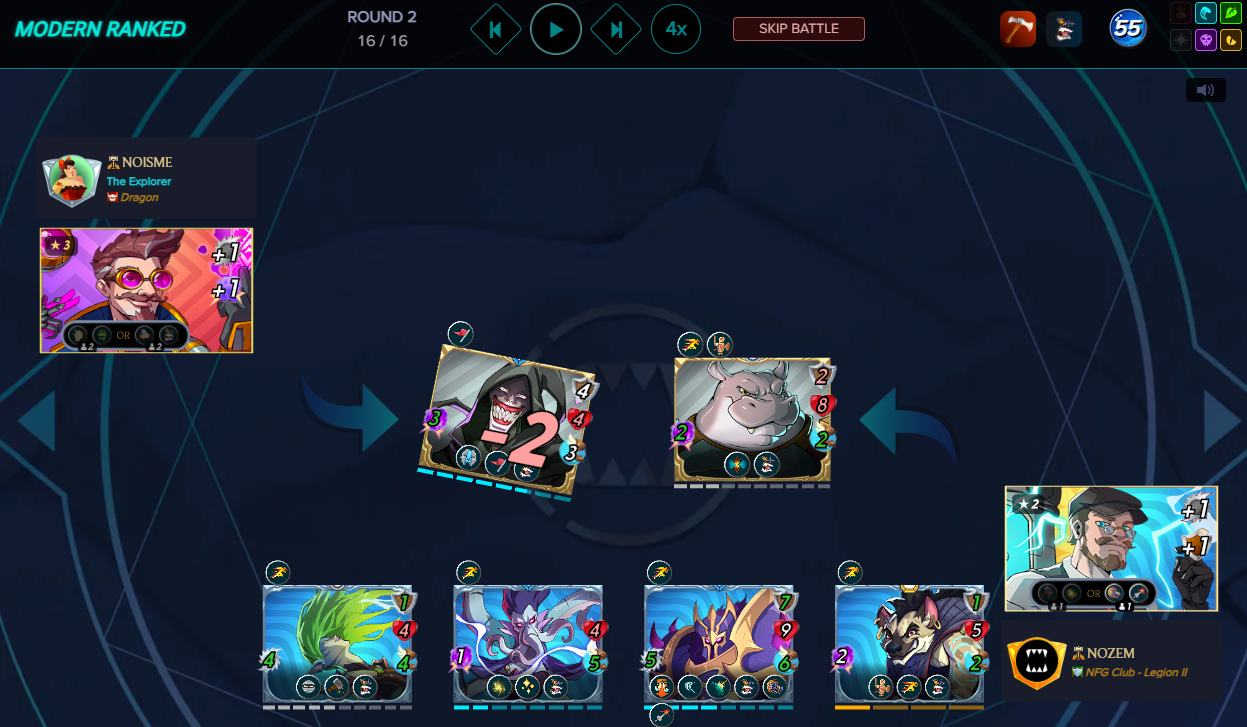
Task: Step forward to the next action
Action: click(616, 30)
